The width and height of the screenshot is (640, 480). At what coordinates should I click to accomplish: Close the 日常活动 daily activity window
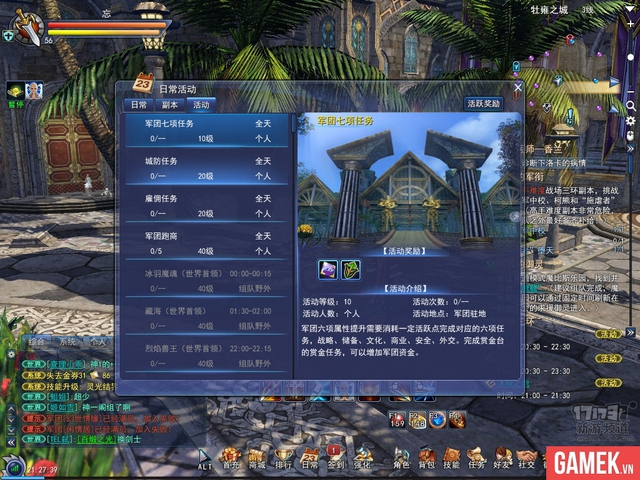point(517,88)
